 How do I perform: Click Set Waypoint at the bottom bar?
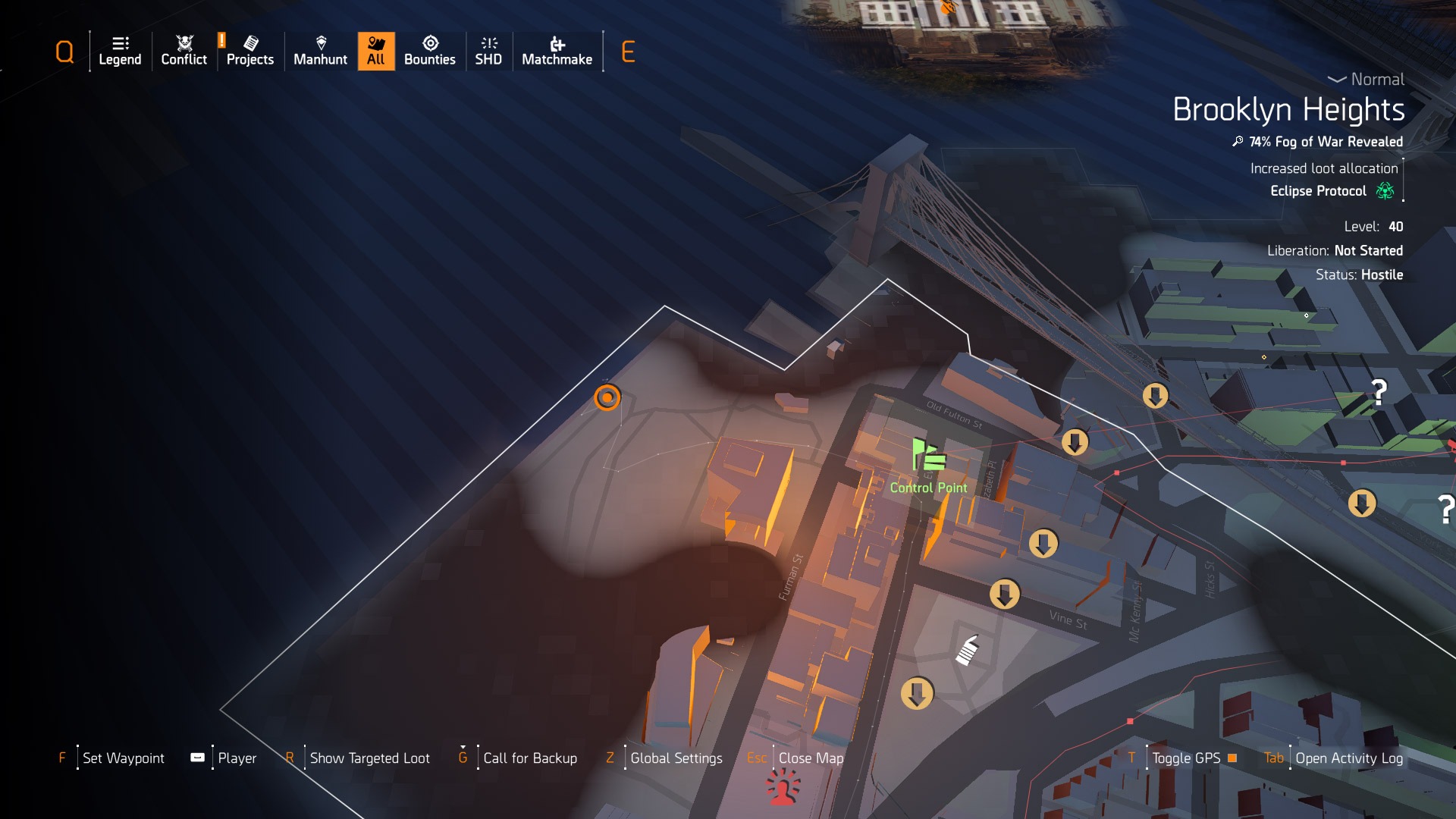tap(123, 758)
